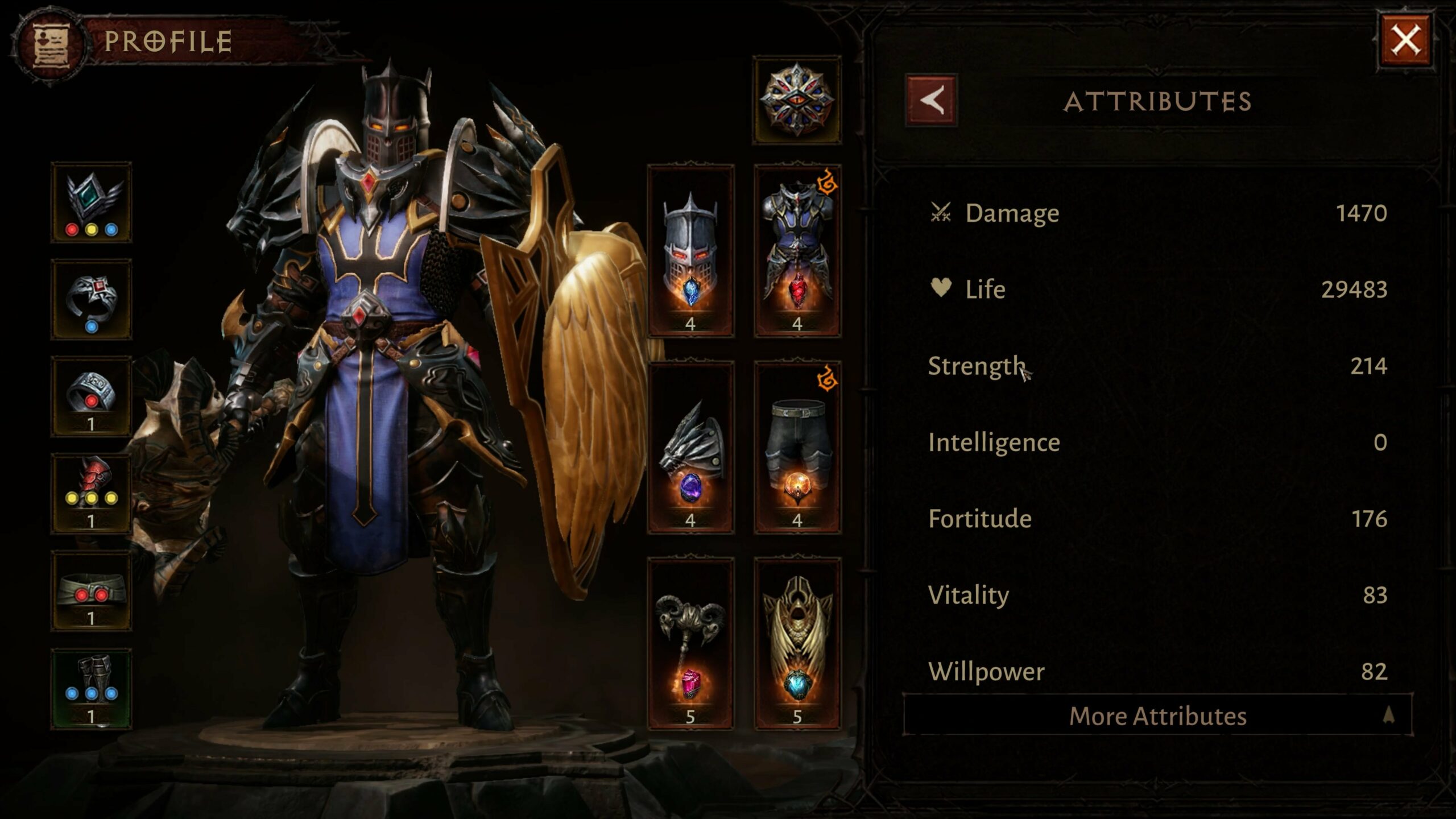The image size is (1456, 819).
Task: Click the Profile scroll icon
Action: [51, 43]
